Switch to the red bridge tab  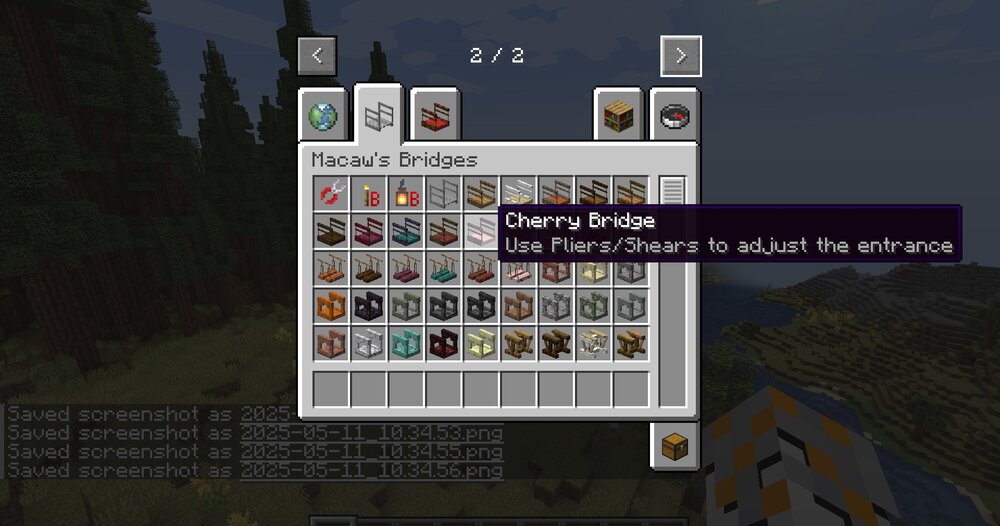434,117
